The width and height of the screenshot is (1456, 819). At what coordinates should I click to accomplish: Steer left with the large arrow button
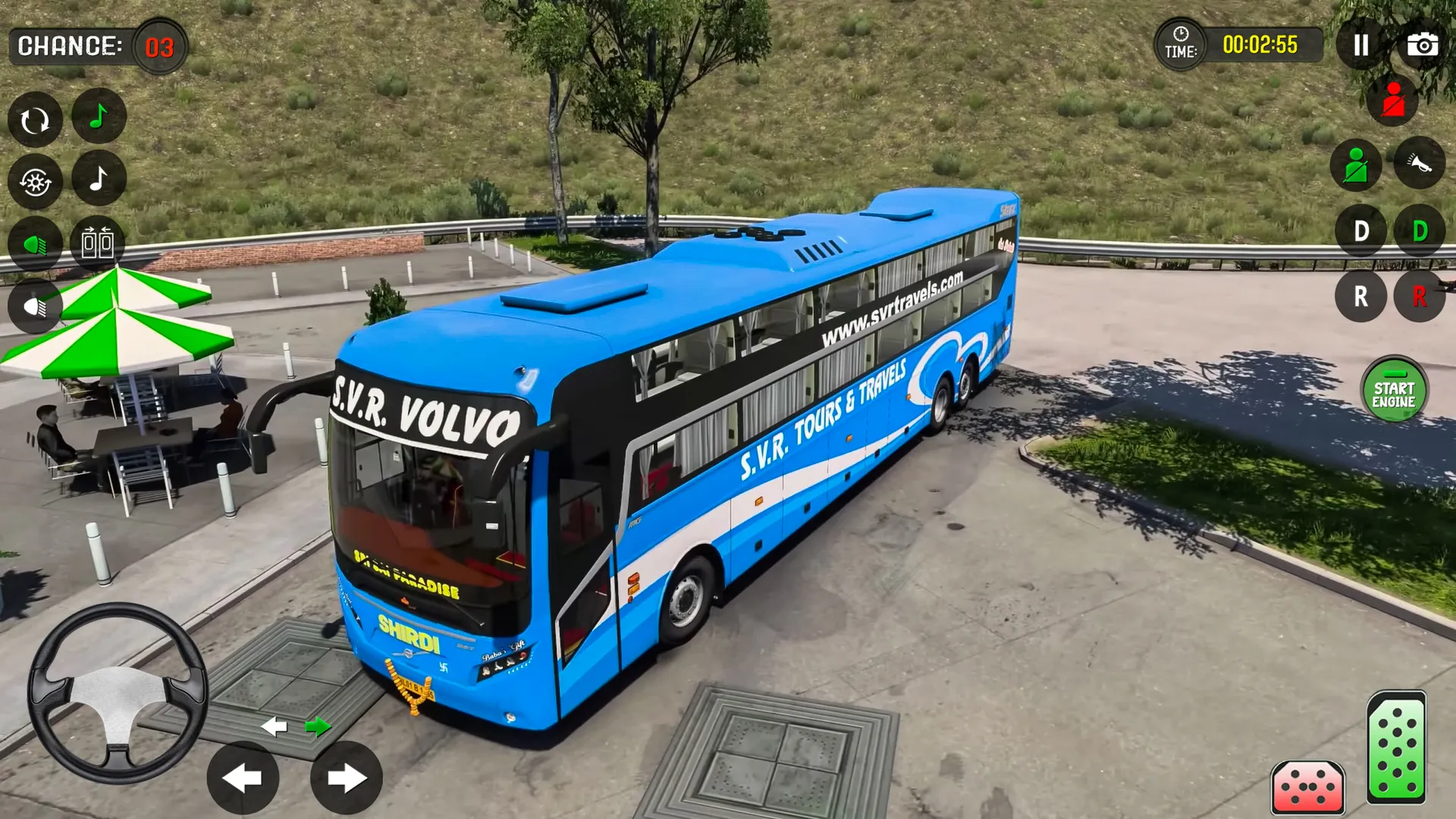[243, 777]
